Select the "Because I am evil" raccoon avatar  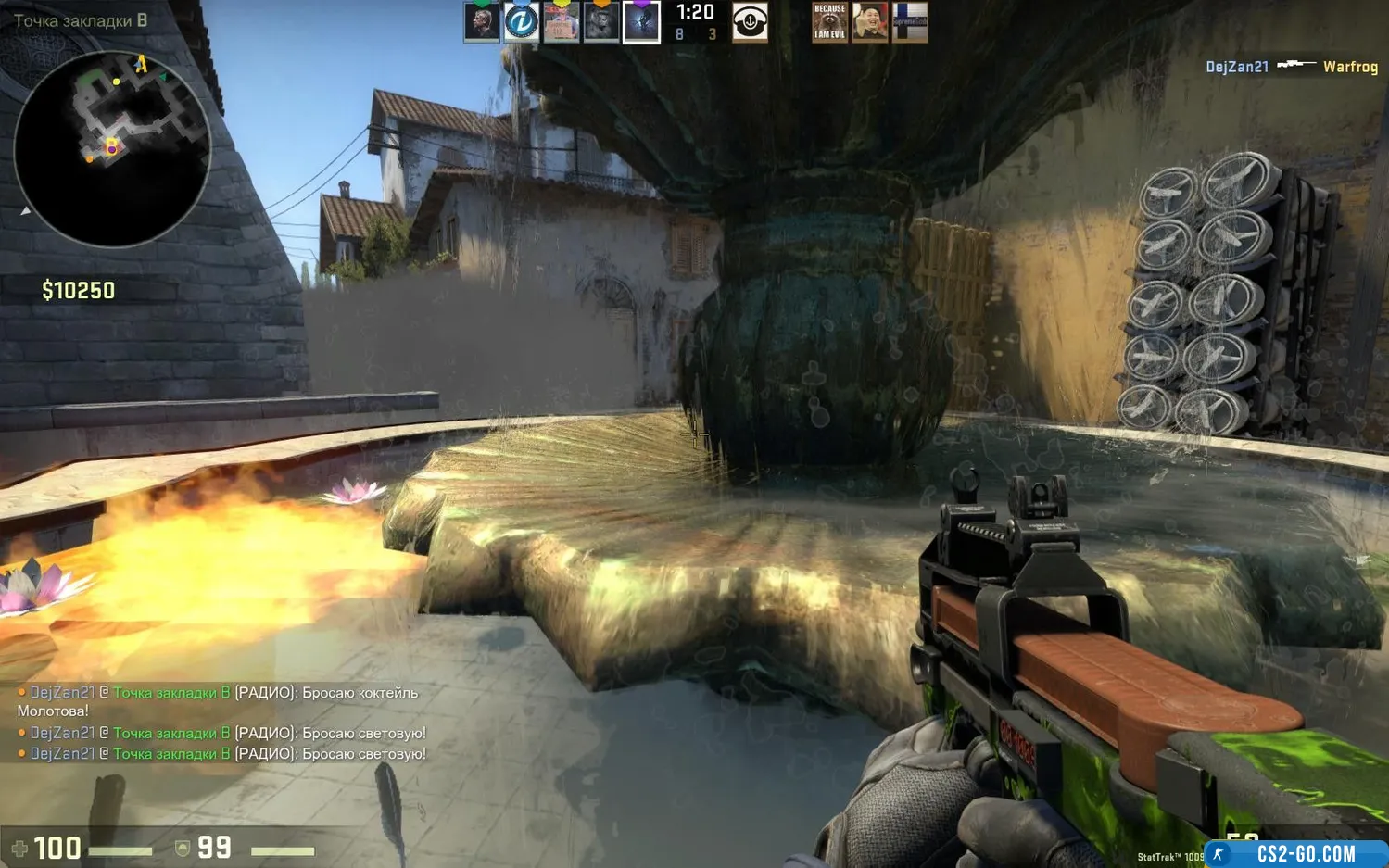(x=829, y=22)
